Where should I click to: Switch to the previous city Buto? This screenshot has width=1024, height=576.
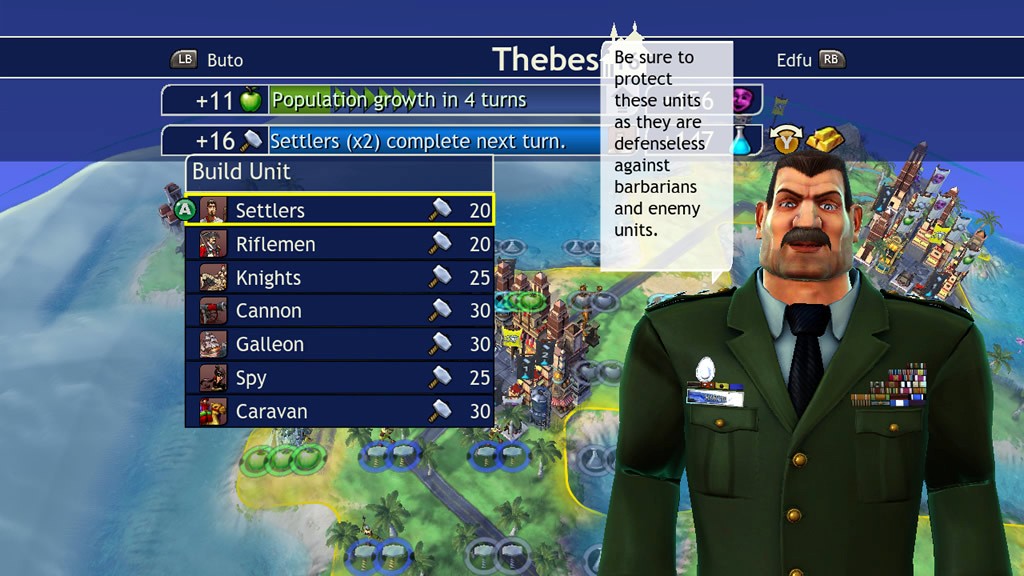pos(208,60)
